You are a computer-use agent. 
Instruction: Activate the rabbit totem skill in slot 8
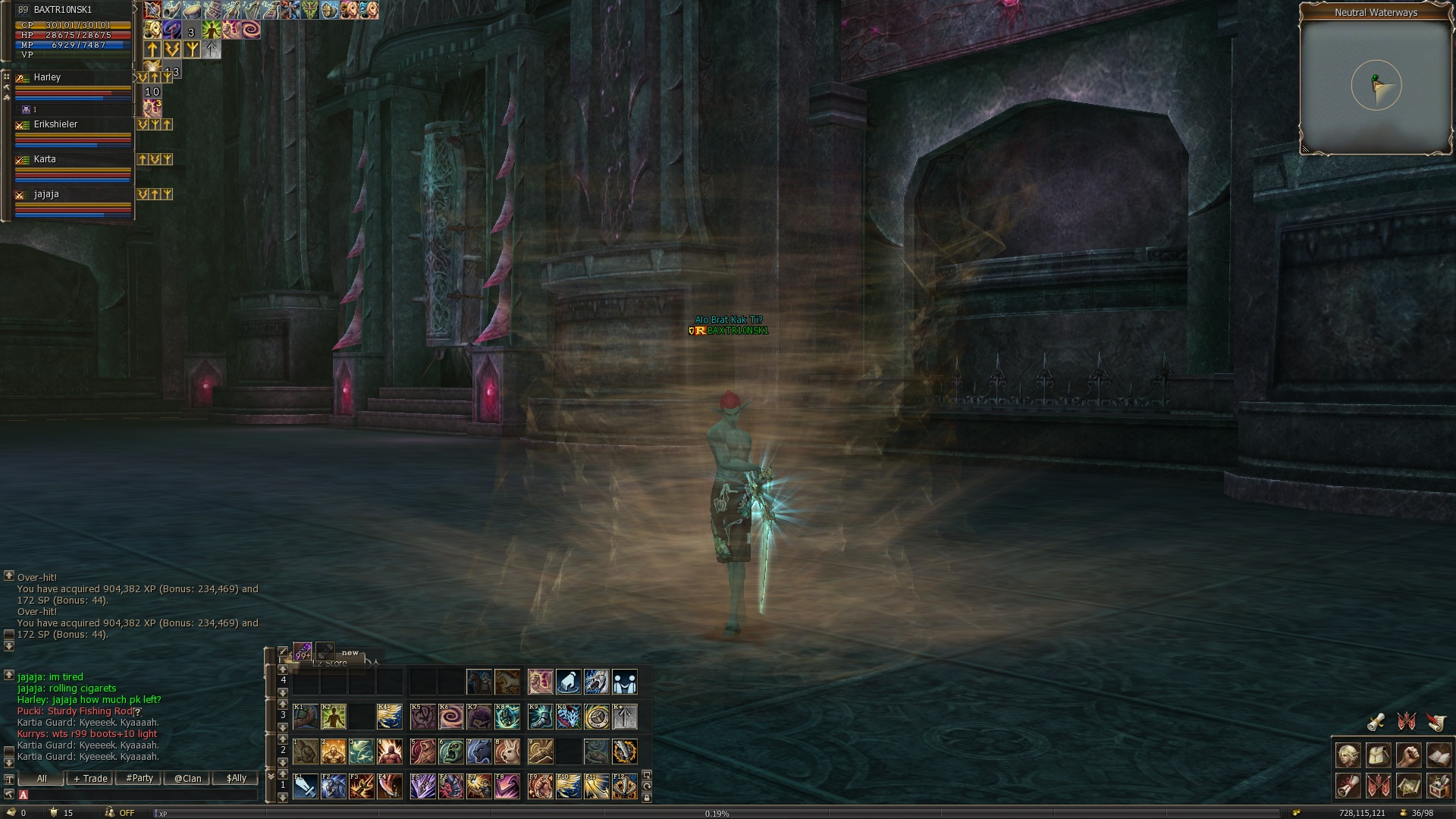507,752
